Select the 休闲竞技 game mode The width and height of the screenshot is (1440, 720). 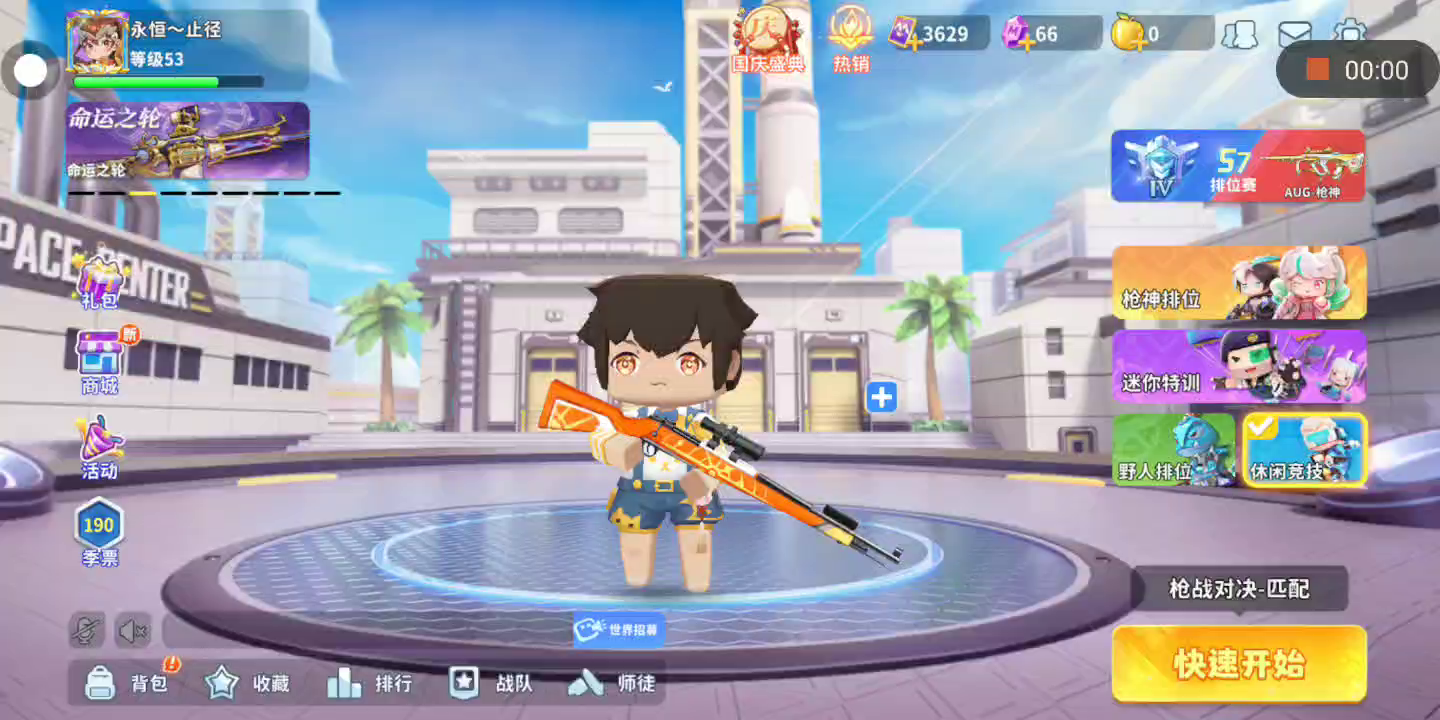[1304, 450]
